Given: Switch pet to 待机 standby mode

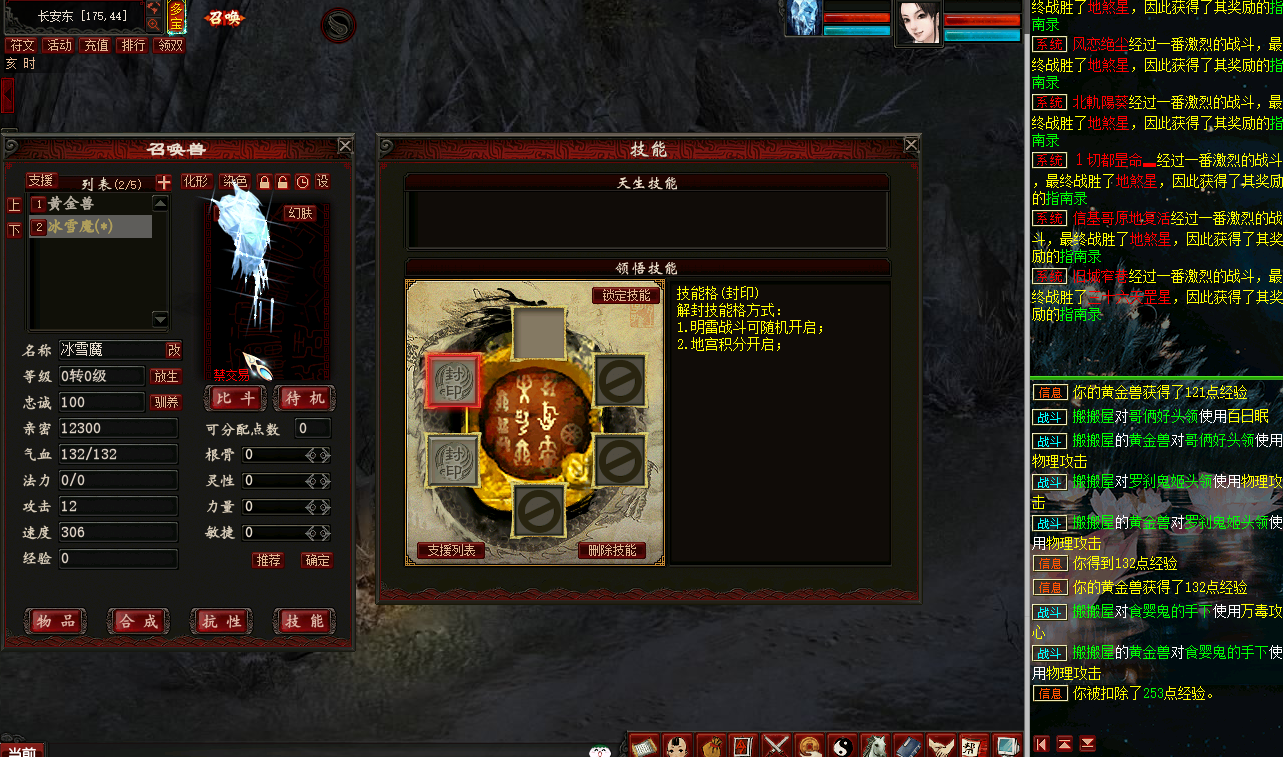Looking at the screenshot, I should pyautogui.click(x=304, y=397).
